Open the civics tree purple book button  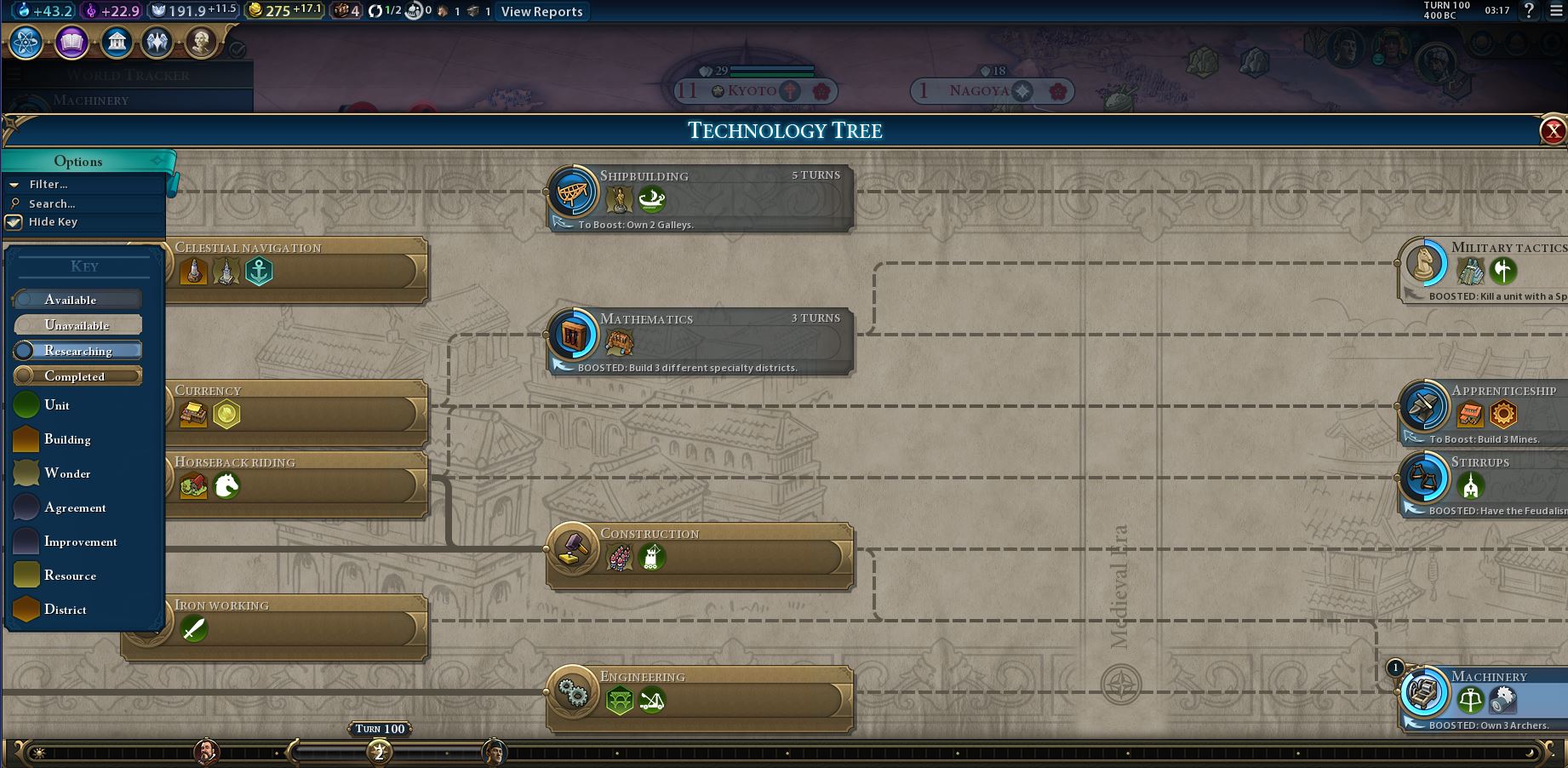point(72,42)
